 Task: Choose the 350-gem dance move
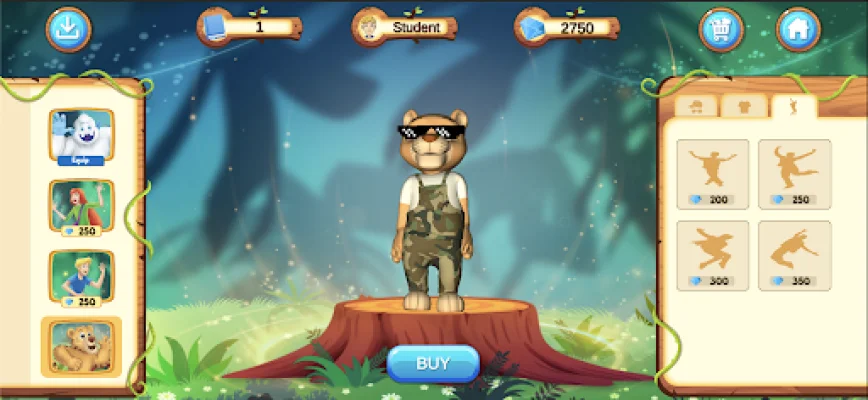coord(794,256)
